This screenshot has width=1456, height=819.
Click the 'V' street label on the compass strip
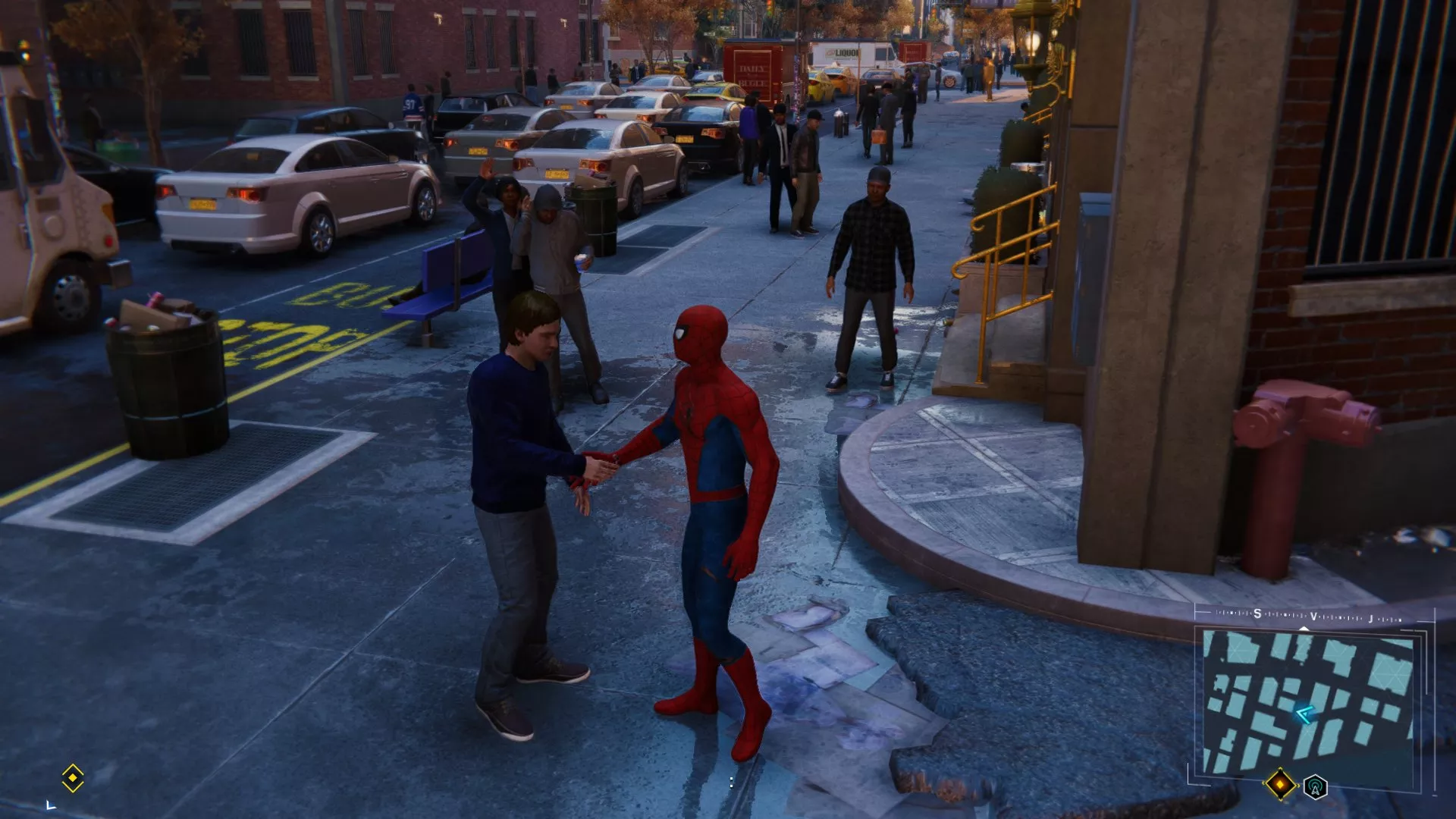coord(1313,617)
